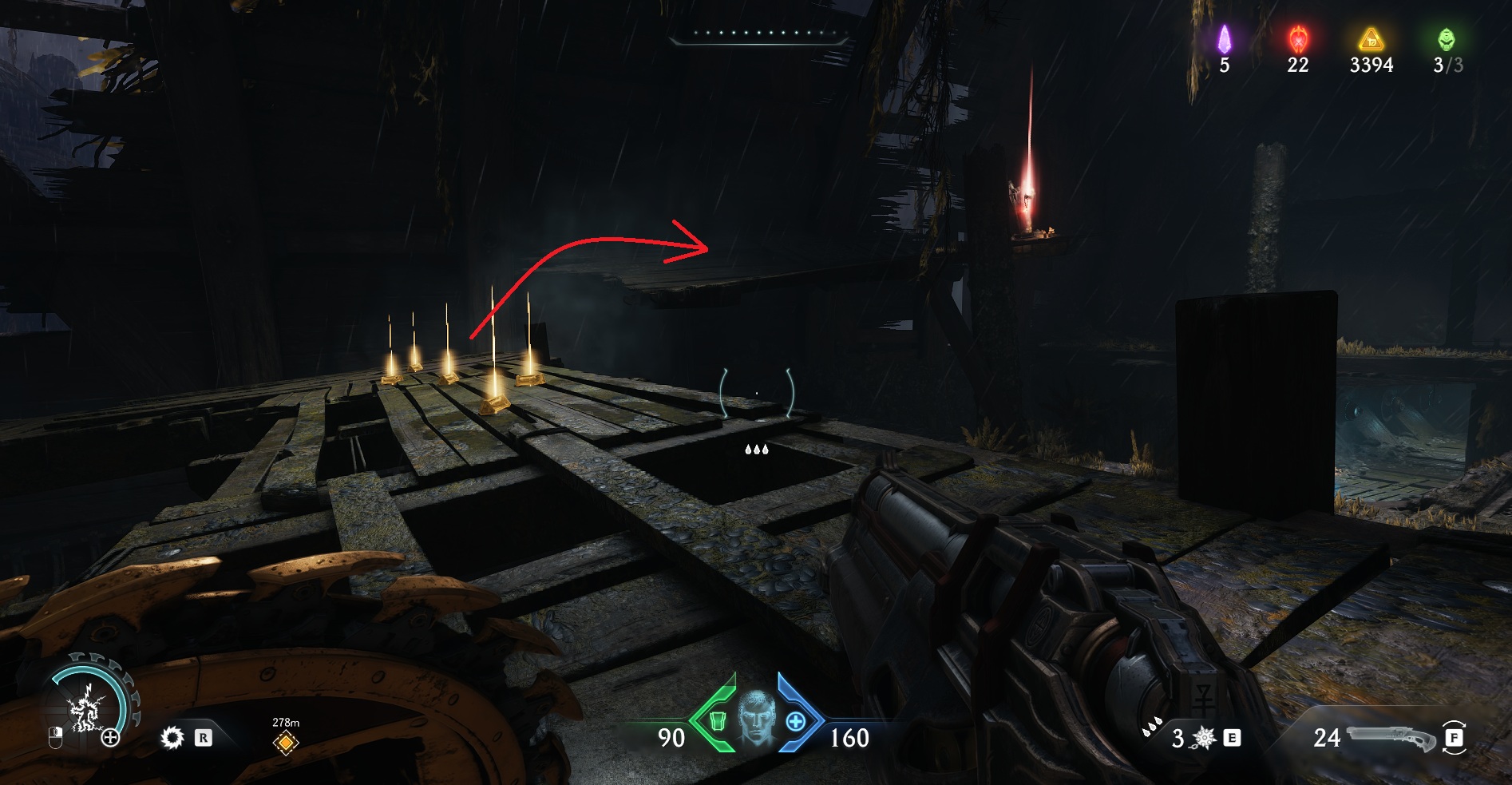Select the purple crystal currency icon
The width and height of the screenshot is (1512, 785).
[x=1224, y=39]
